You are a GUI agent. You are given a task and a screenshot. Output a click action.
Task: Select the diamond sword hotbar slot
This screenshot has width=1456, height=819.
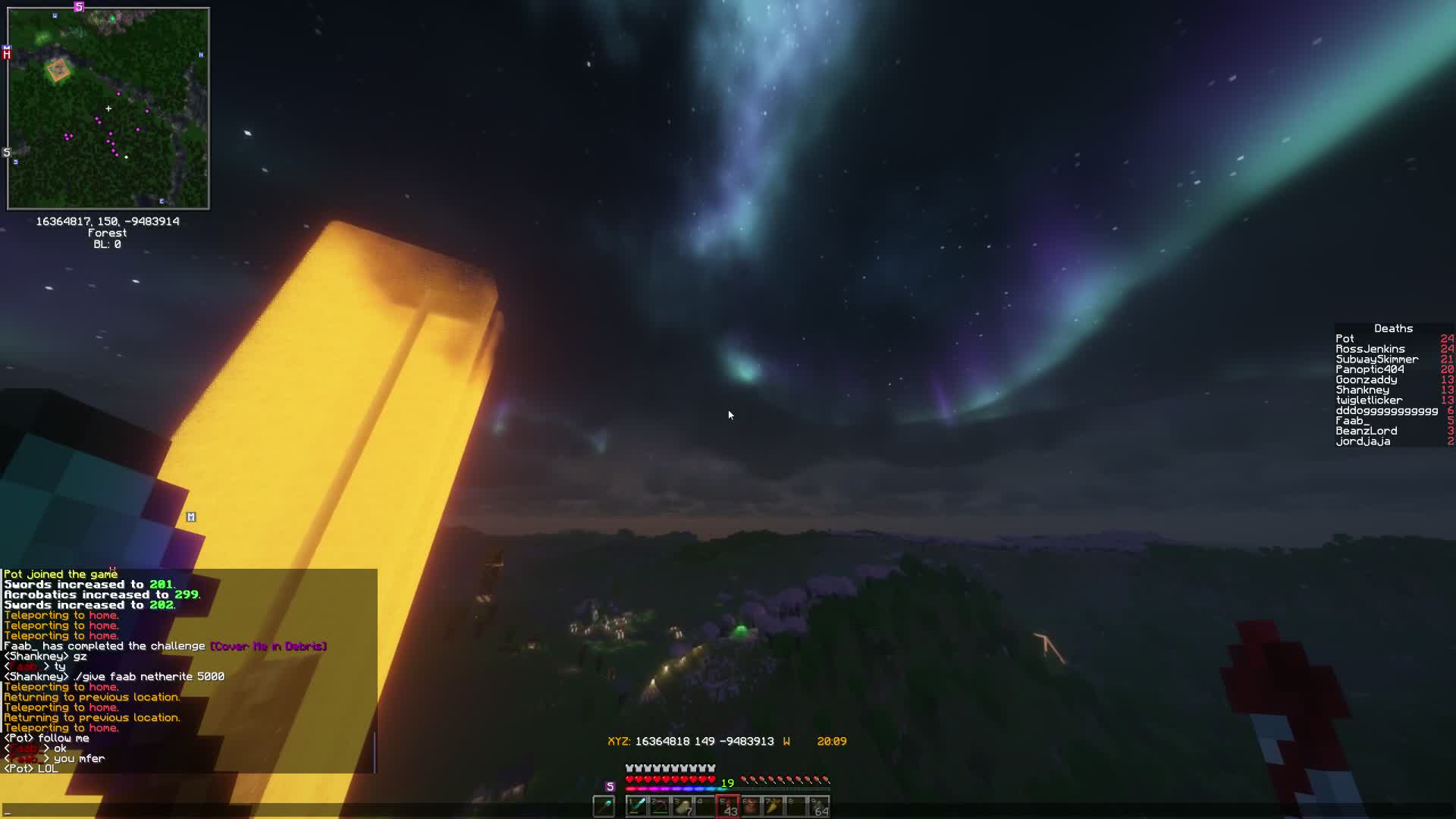637,805
